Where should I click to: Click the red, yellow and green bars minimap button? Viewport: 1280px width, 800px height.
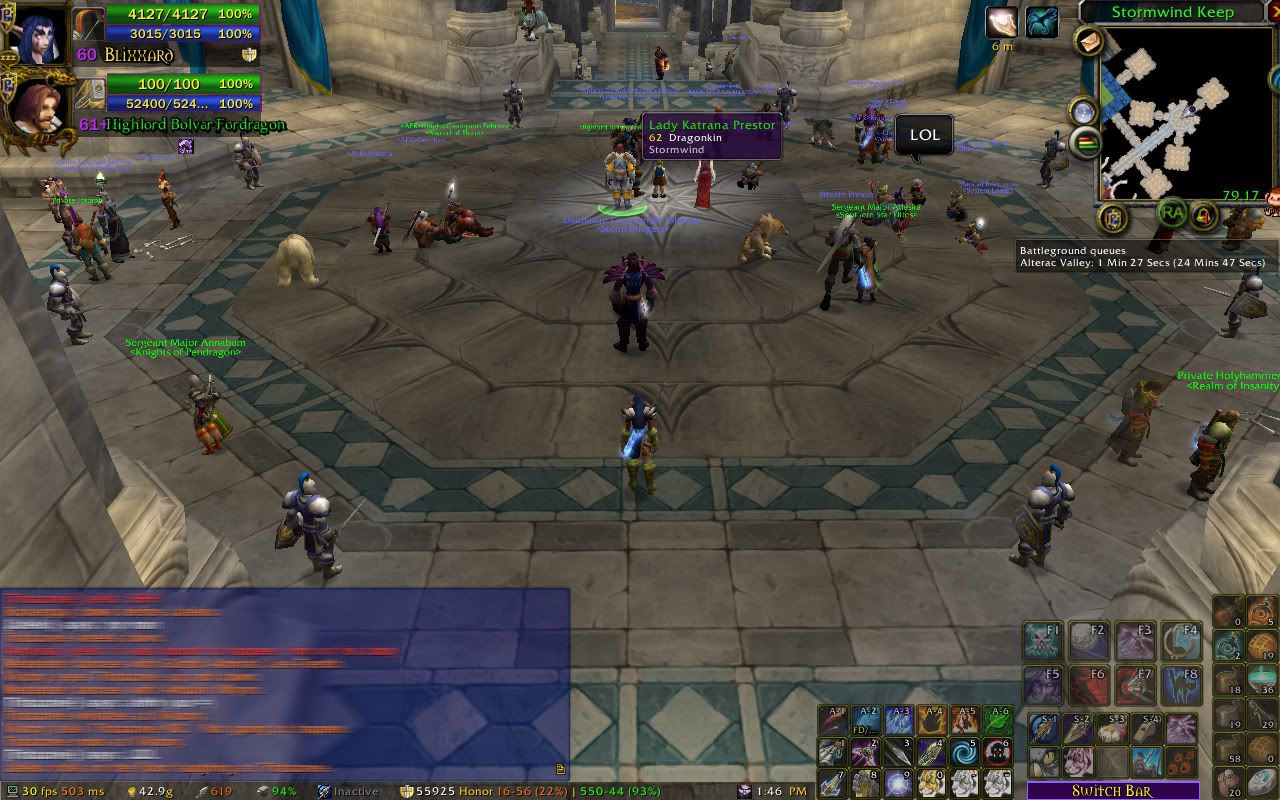pos(1086,144)
